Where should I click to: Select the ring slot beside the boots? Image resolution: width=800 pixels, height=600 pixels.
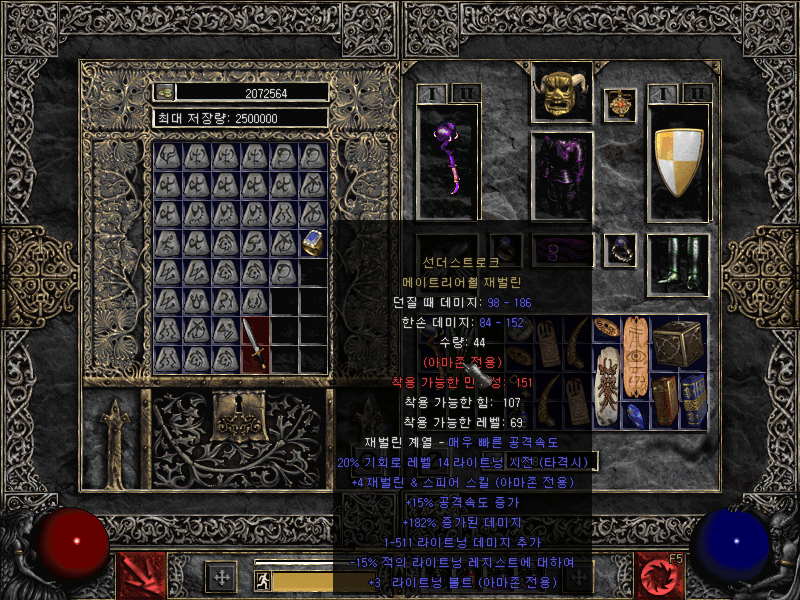click(622, 248)
